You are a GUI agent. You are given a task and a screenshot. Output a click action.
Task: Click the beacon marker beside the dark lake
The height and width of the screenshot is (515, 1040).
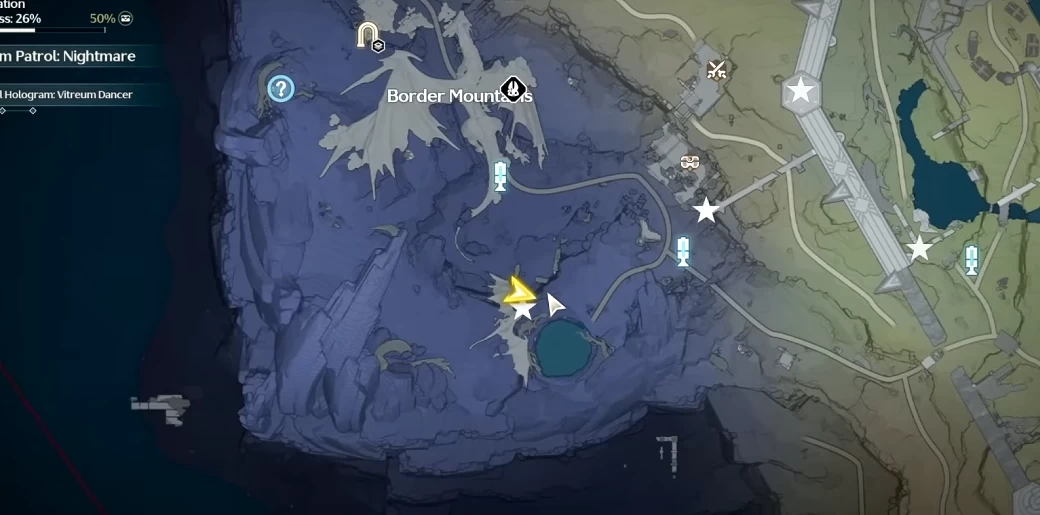click(x=971, y=259)
